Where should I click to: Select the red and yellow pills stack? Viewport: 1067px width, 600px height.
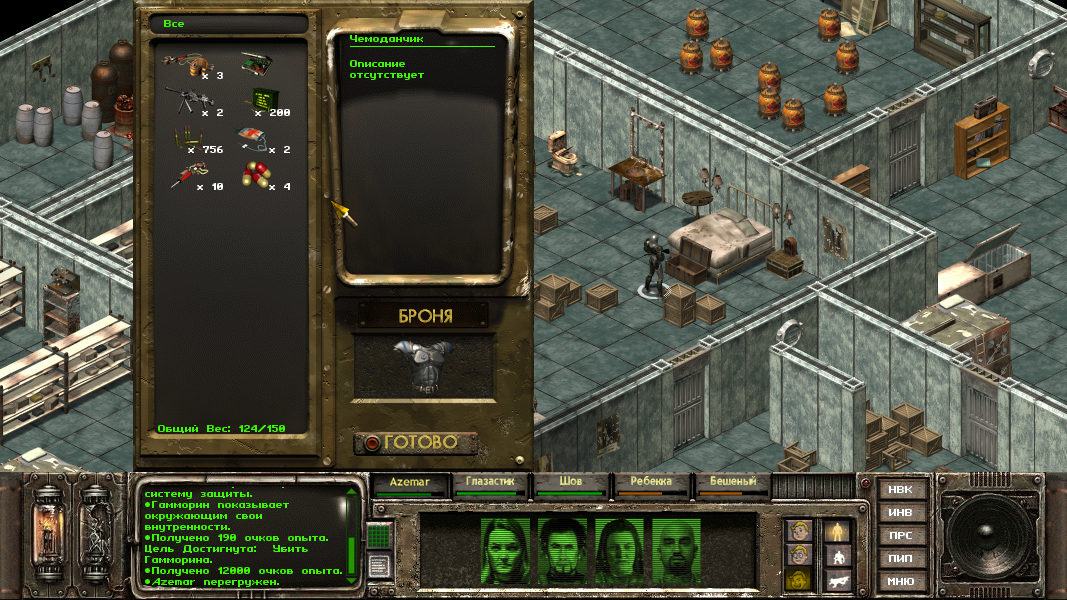[258, 176]
